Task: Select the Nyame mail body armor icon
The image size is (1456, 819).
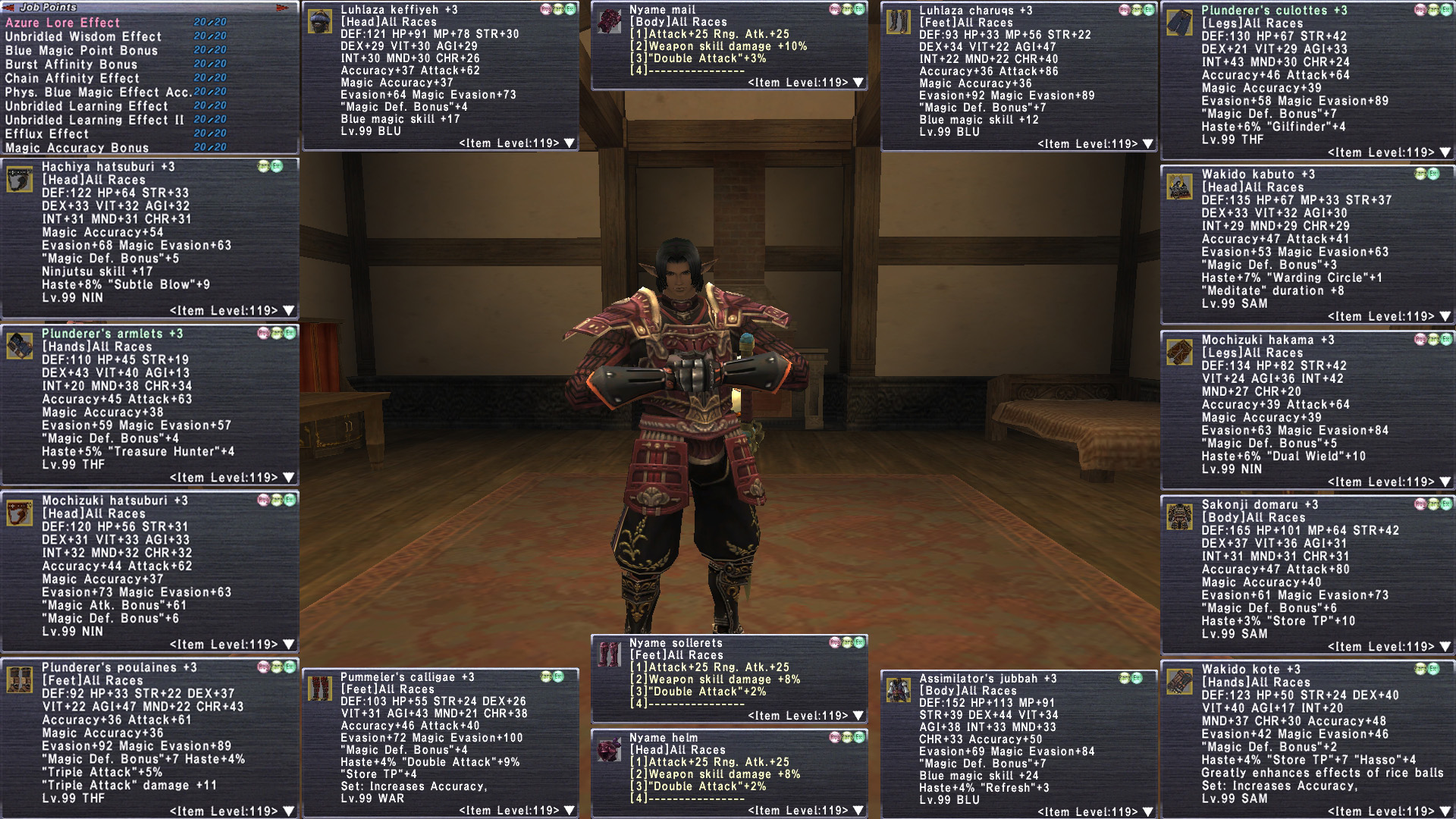Action: pos(609,21)
